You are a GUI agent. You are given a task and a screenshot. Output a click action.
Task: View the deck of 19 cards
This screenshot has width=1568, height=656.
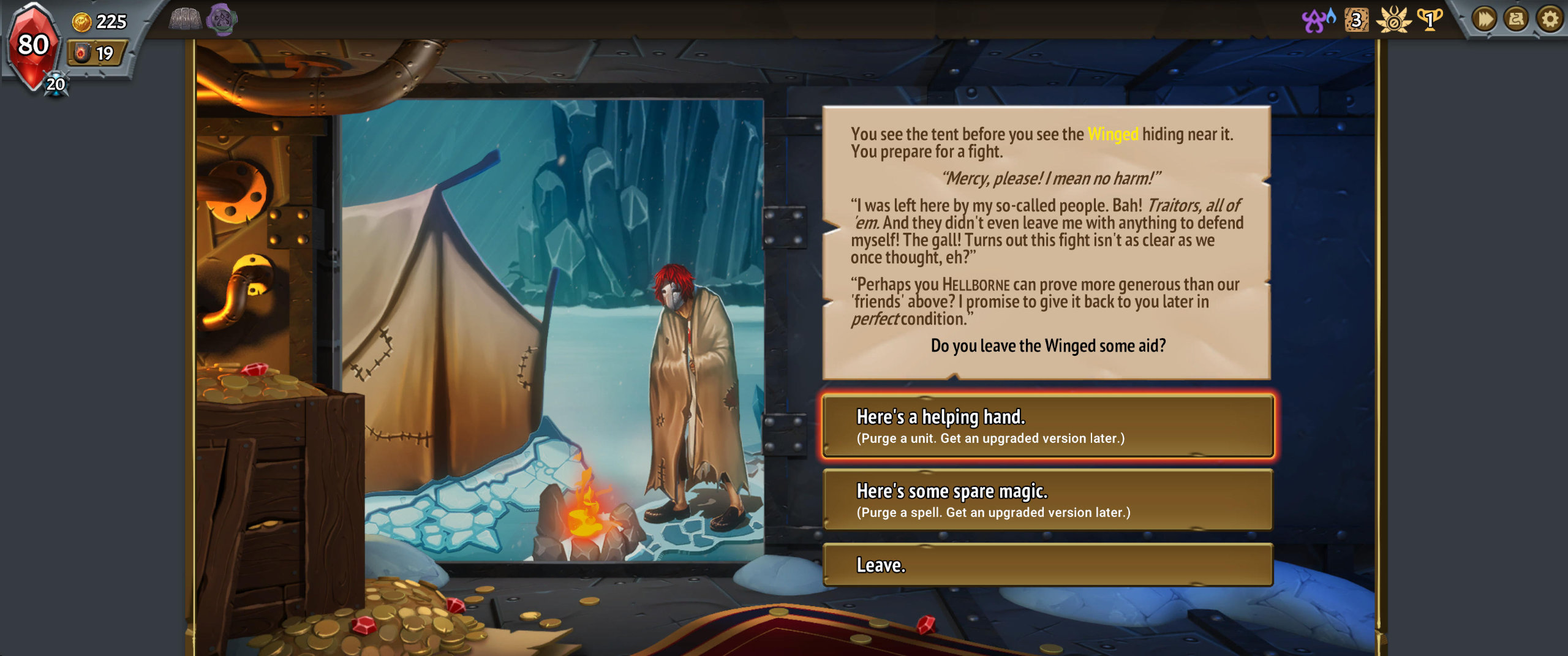(96, 53)
